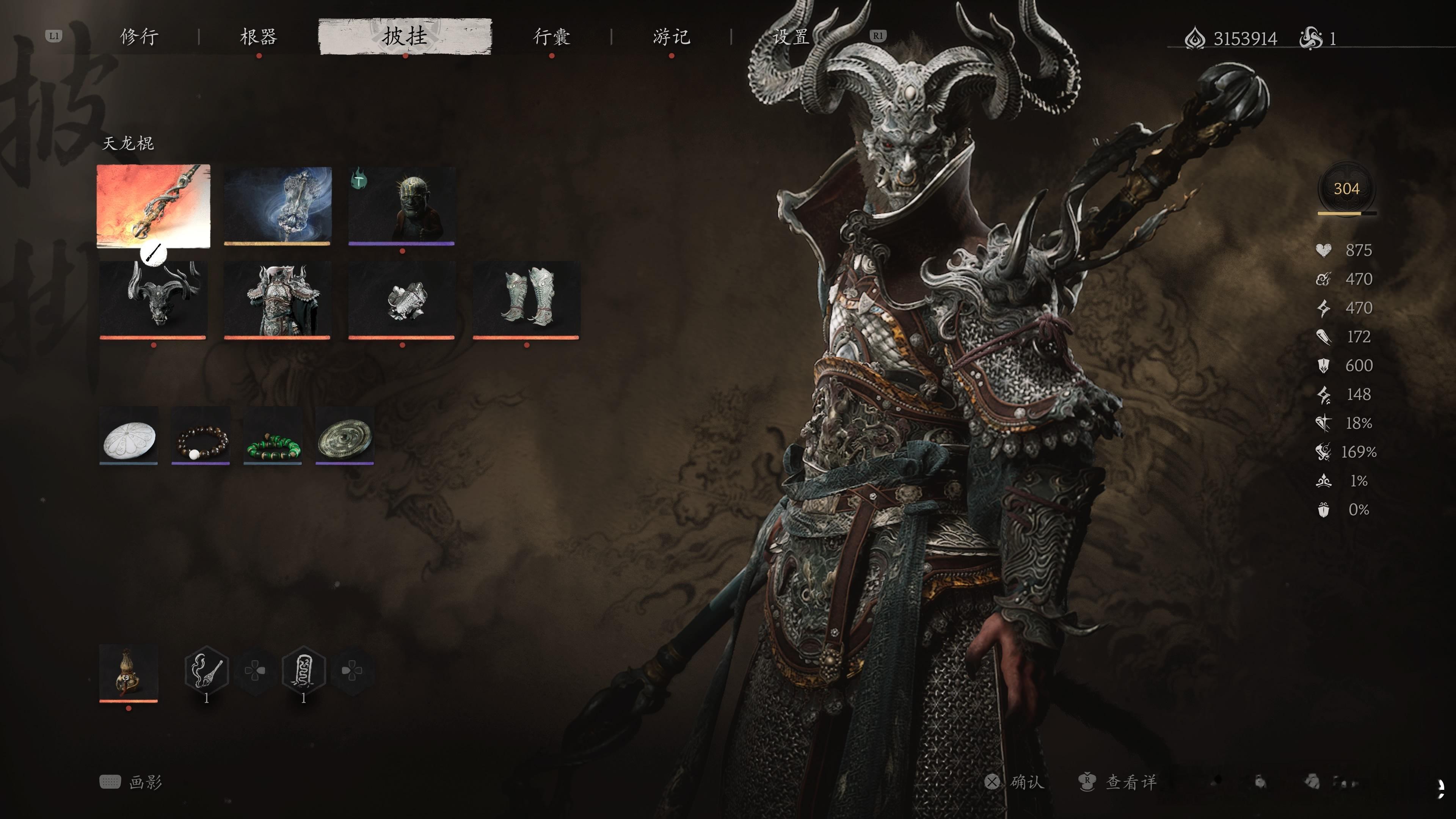Select the 天龙棍 staff weapon slot
This screenshot has width=1456, height=819.
tap(153, 206)
